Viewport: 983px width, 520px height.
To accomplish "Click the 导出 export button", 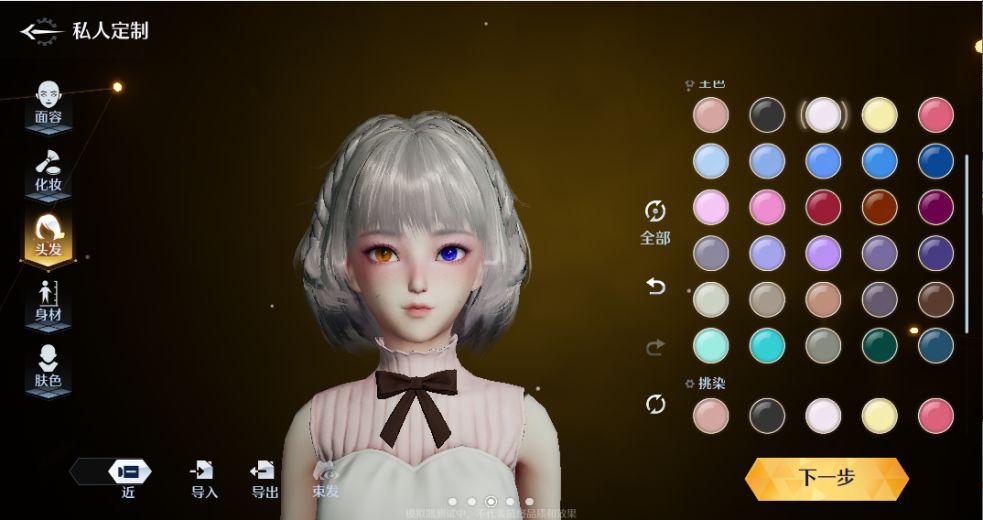I will [x=264, y=478].
